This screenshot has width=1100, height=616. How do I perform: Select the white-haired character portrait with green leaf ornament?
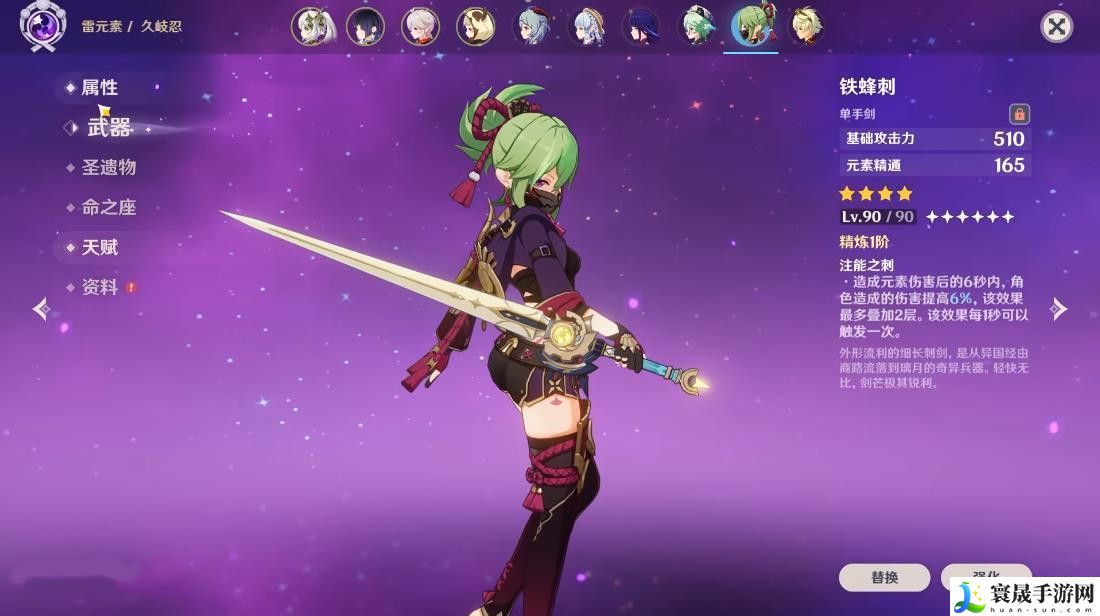point(311,27)
